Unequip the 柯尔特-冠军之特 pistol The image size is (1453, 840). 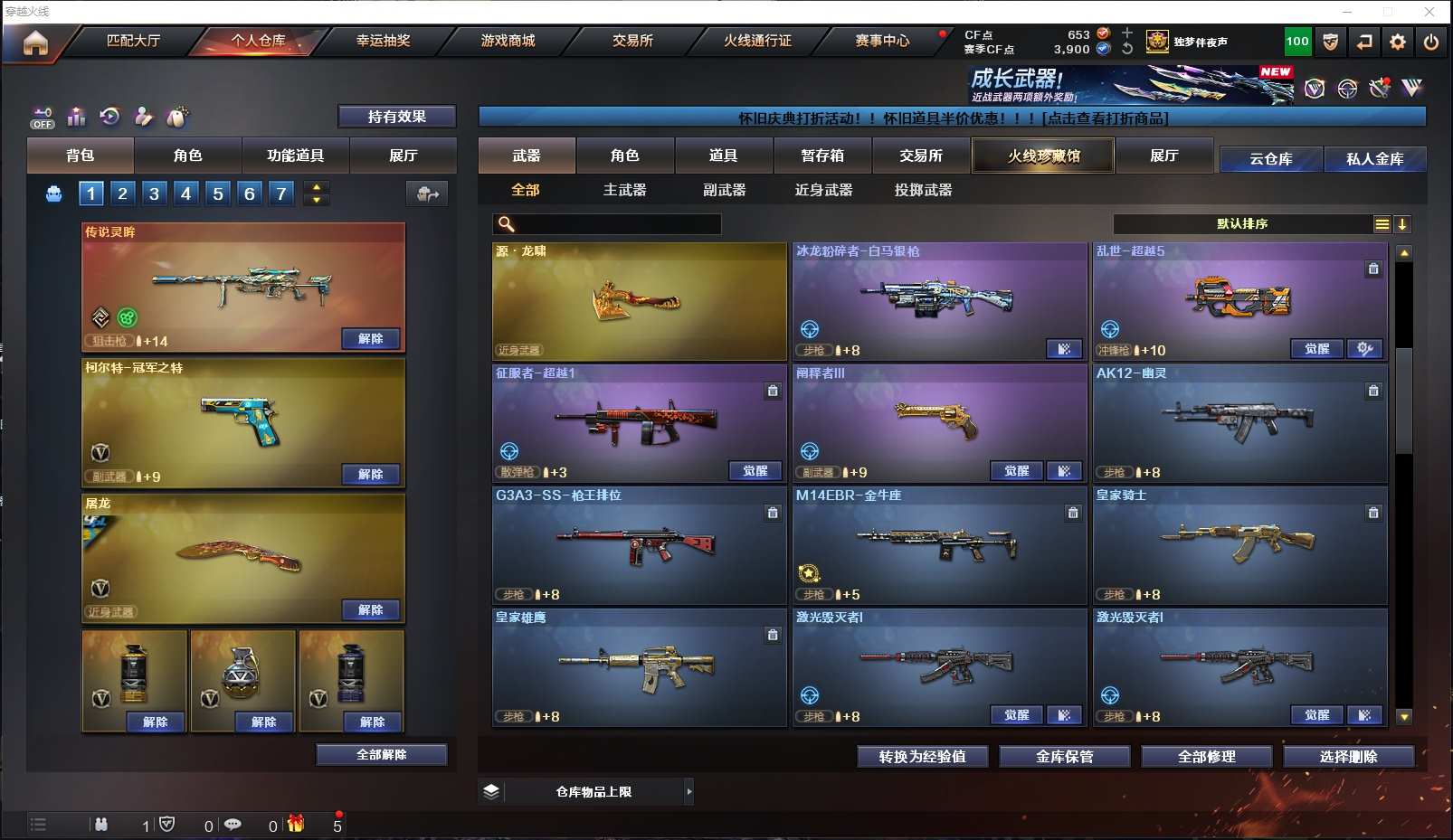[x=370, y=474]
